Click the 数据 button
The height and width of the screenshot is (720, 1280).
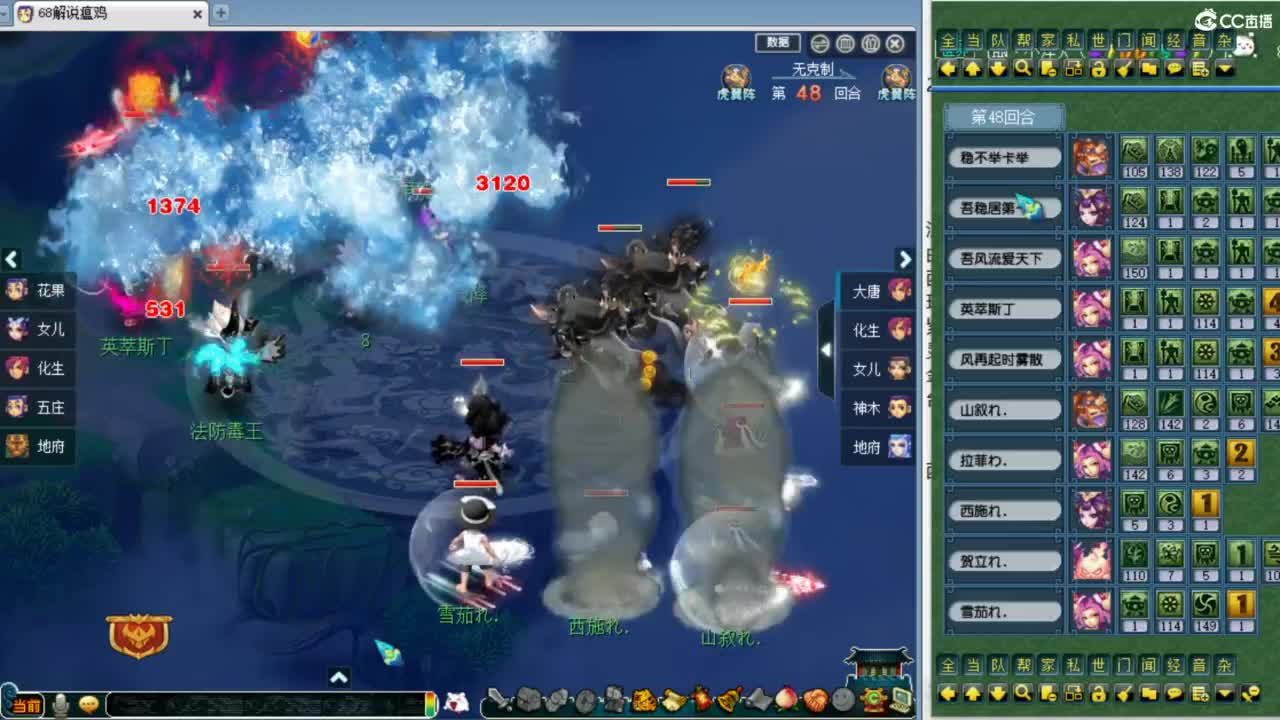pyautogui.click(x=778, y=44)
